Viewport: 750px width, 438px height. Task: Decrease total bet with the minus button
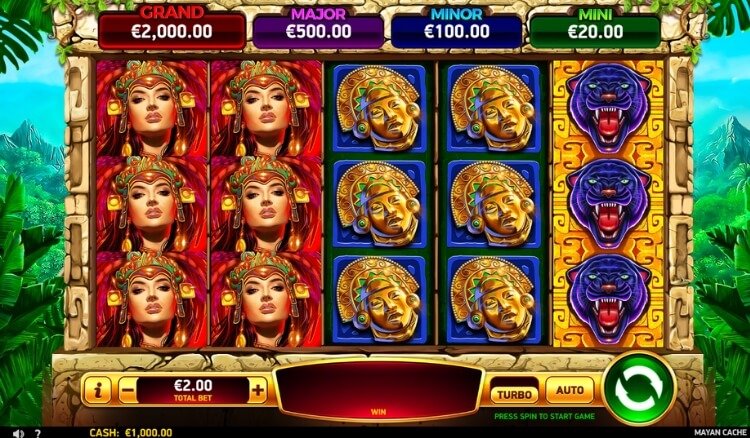[128, 390]
